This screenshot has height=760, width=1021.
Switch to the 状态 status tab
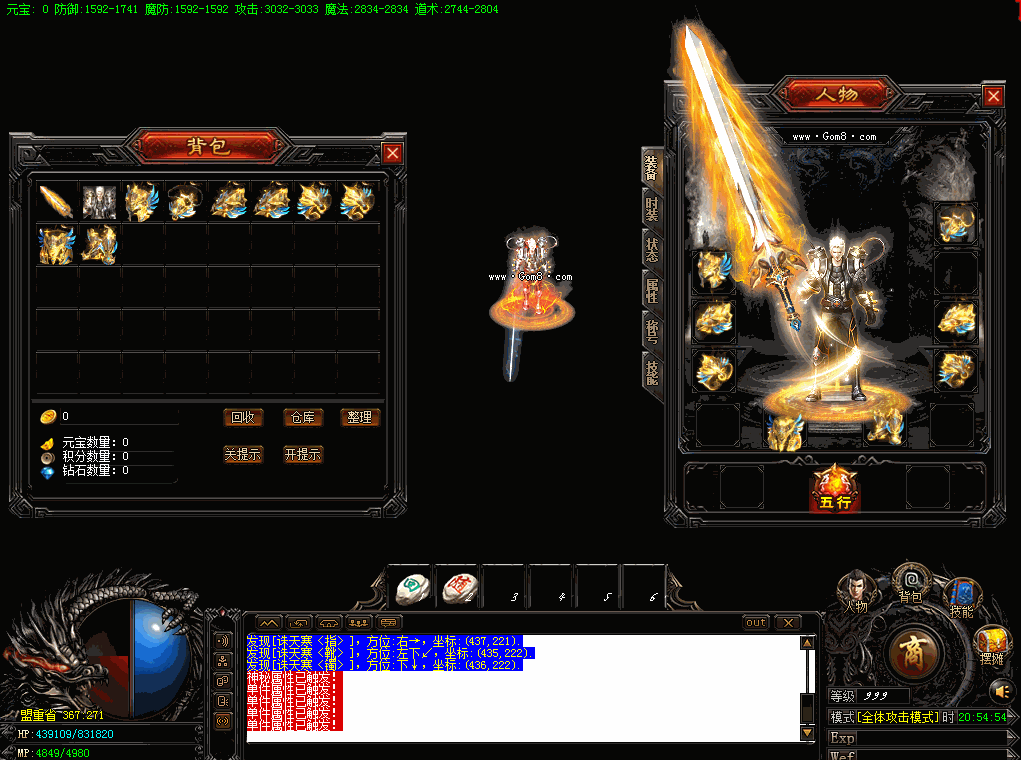tap(651, 249)
